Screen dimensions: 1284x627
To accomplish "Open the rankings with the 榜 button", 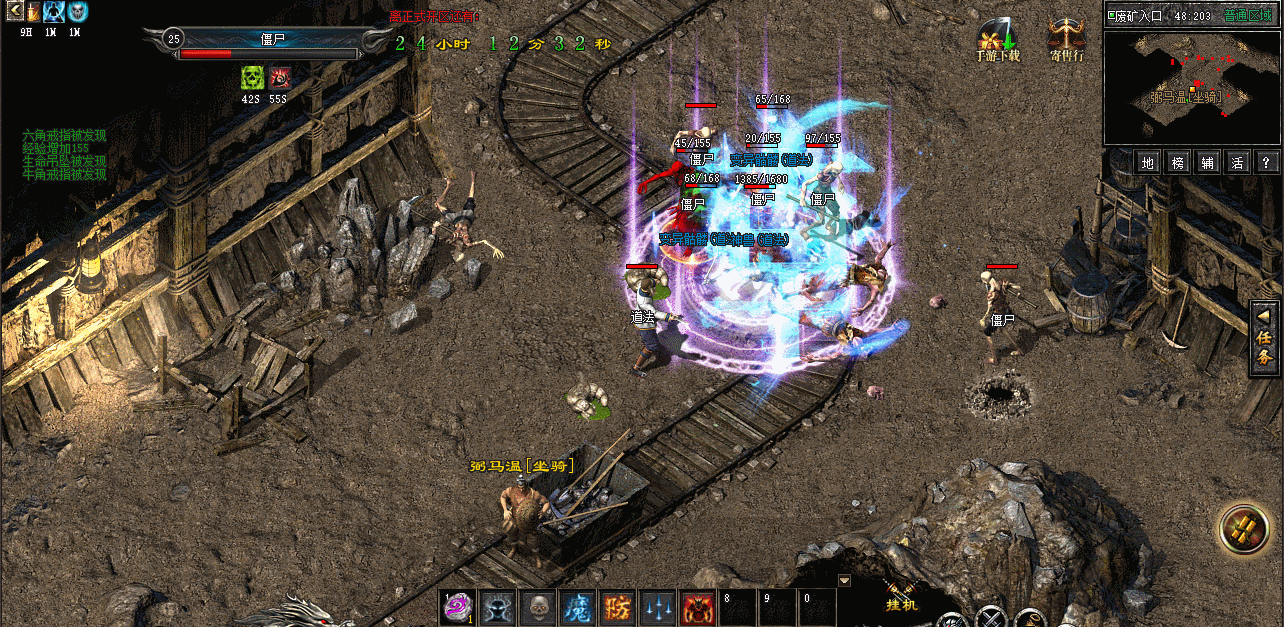I will [1178, 162].
